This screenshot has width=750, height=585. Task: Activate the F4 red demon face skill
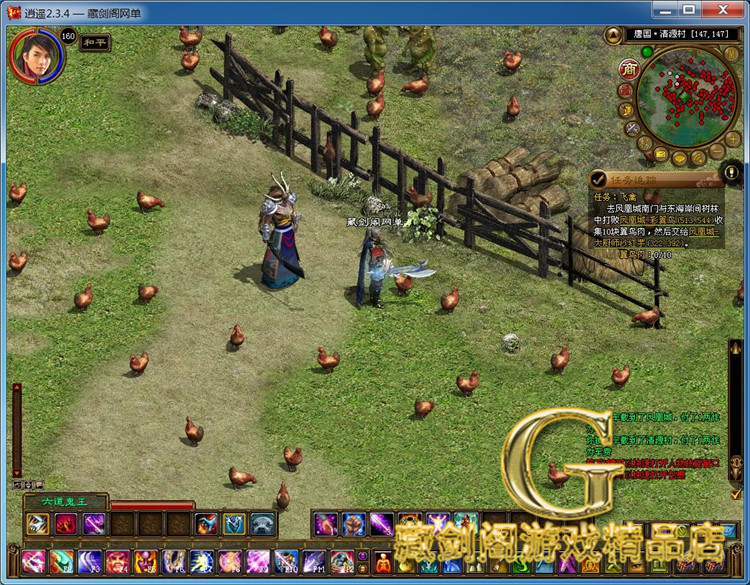[118, 562]
